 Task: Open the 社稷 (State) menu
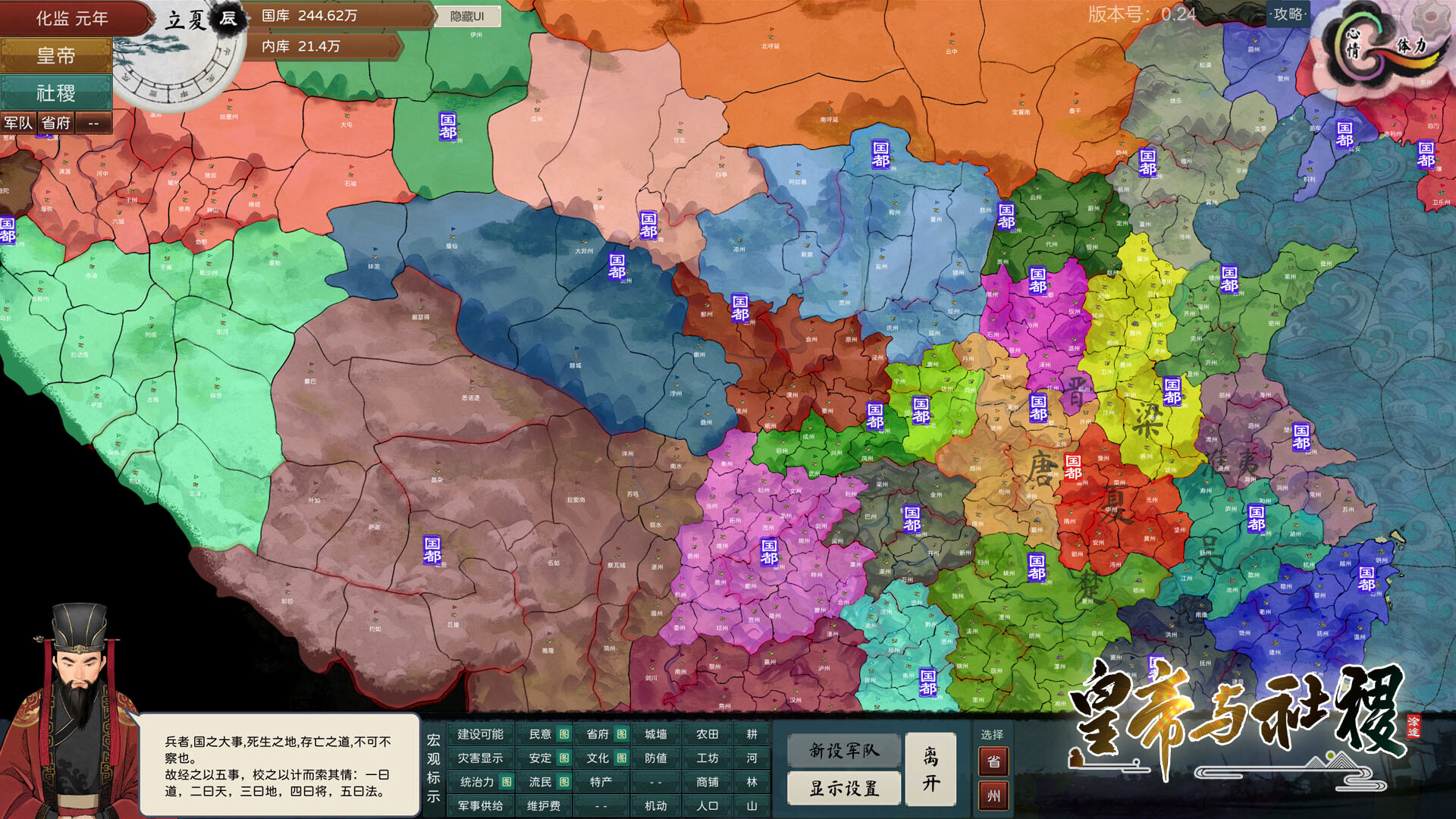tap(56, 93)
